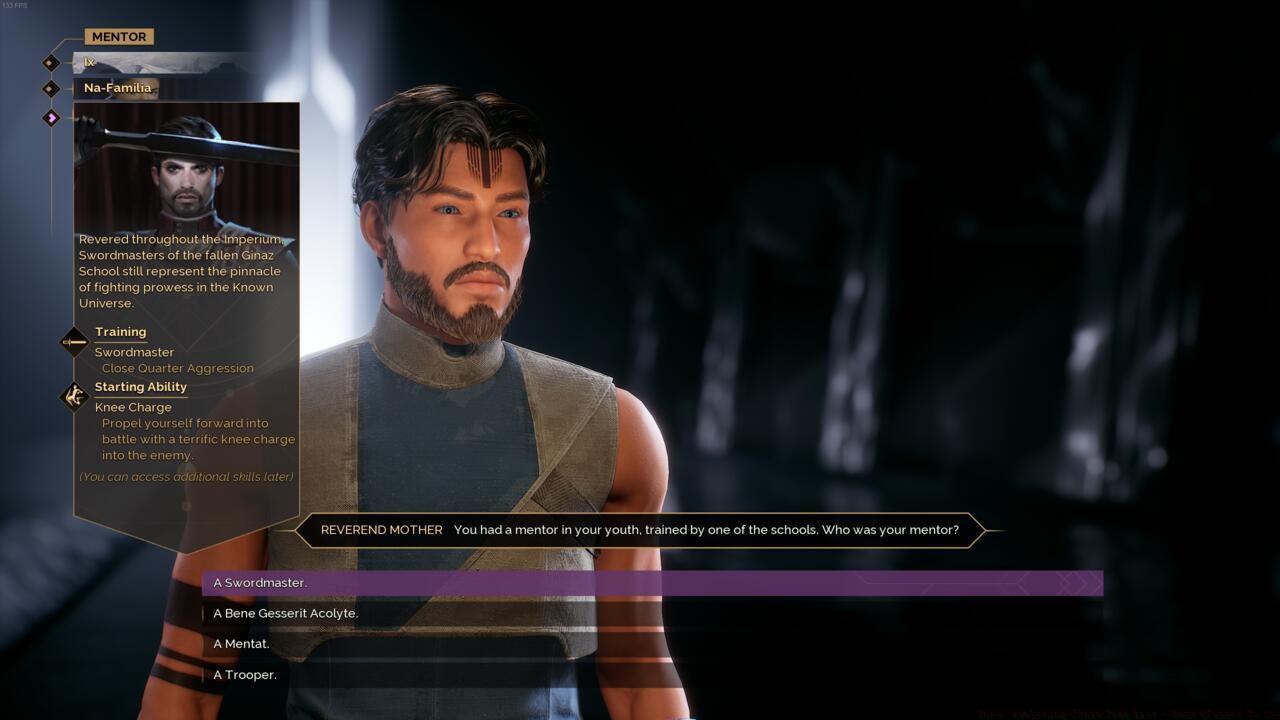This screenshot has height=720, width=1280.
Task: Return to the Na-Familia caste step
Action: click(117, 88)
